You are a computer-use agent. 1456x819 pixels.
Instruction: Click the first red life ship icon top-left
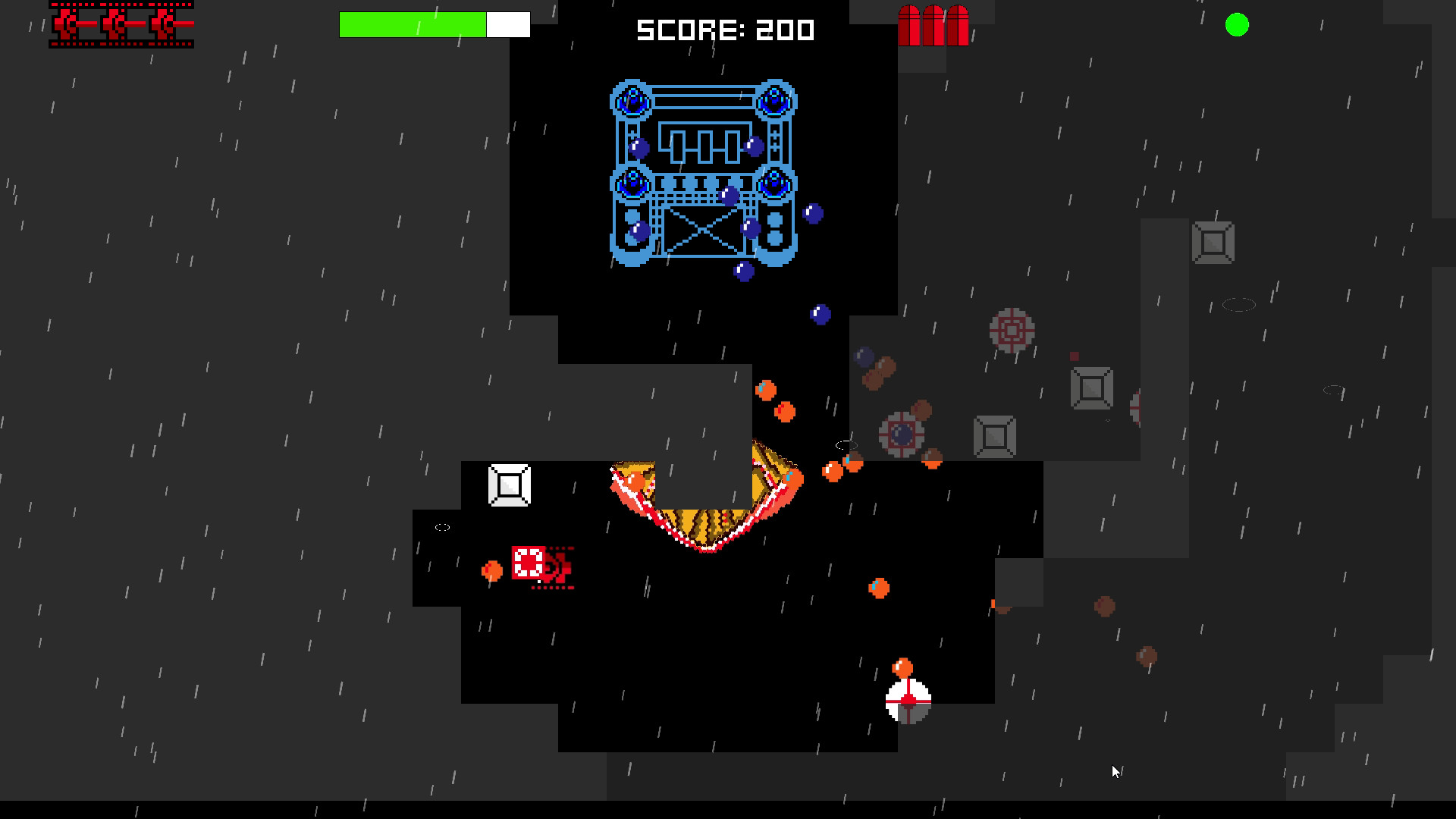coord(68,24)
